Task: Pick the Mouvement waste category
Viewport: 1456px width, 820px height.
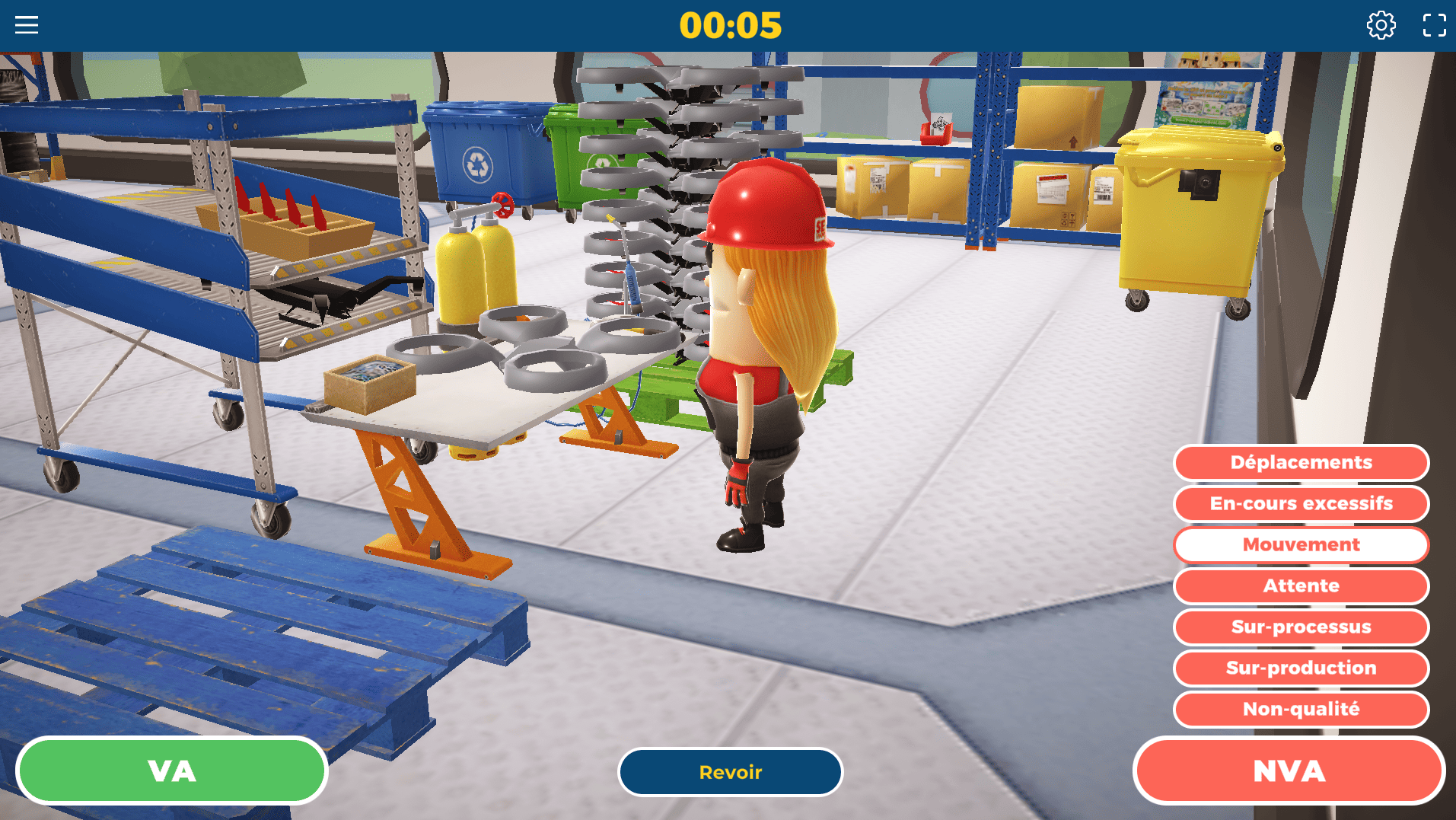Action: [x=1301, y=544]
